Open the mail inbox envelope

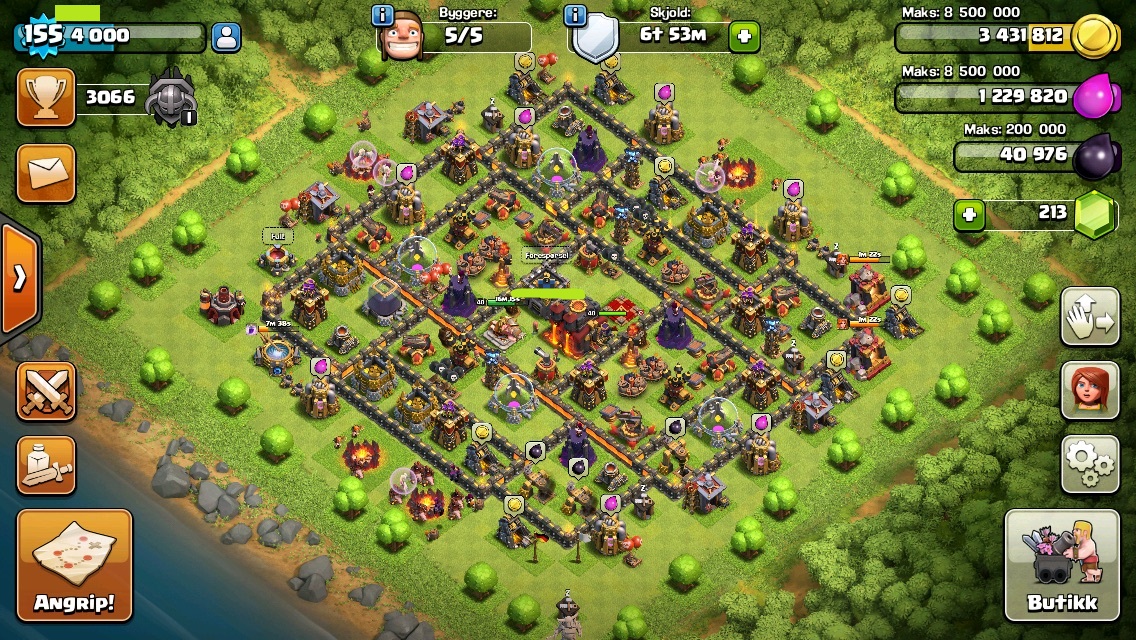(45, 172)
